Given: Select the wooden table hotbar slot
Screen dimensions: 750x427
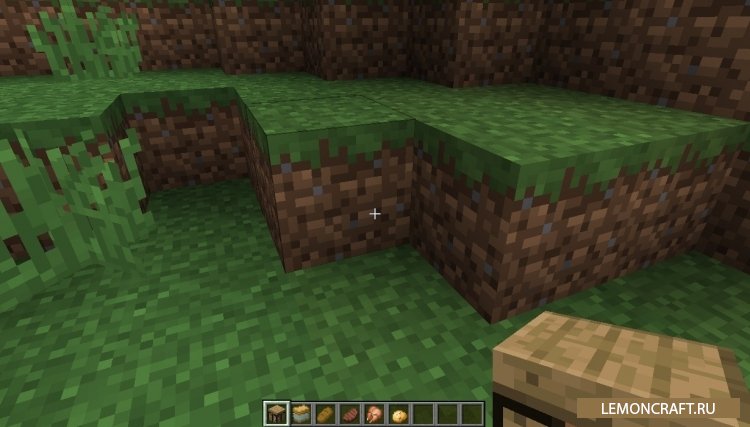Looking at the screenshot, I should click(275, 411).
